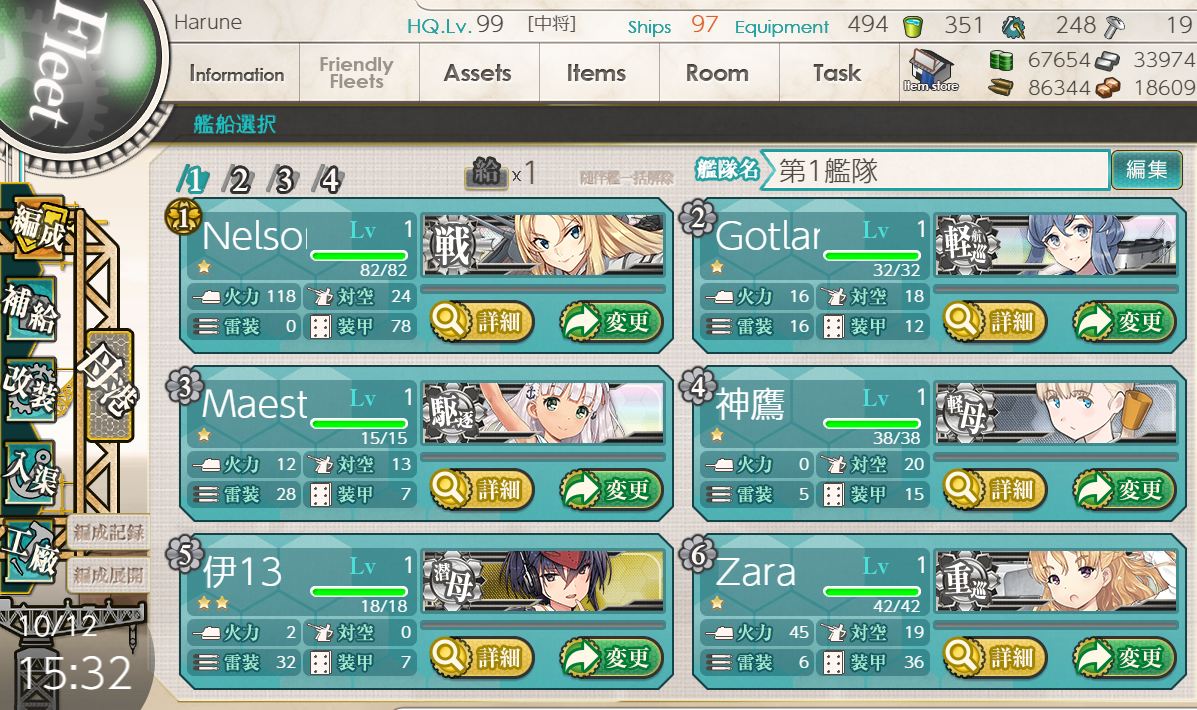Open the Friendly Fleets menu

[x=356, y=74]
